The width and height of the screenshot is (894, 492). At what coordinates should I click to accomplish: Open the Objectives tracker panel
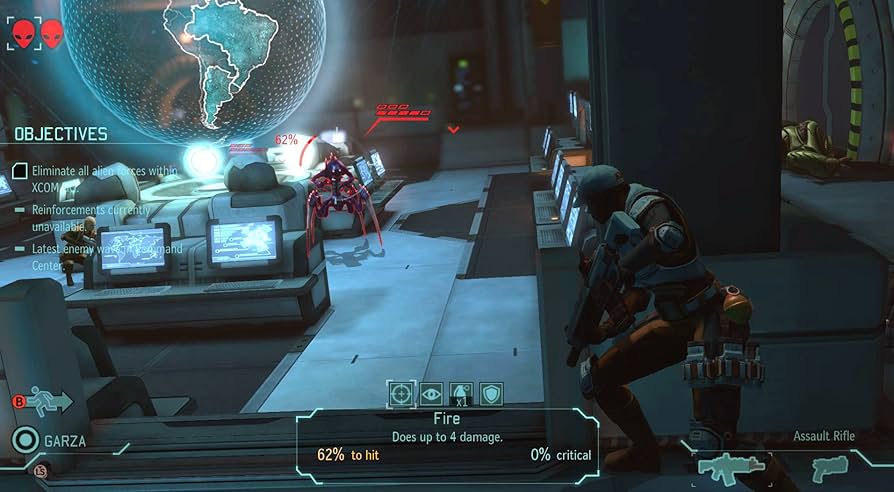61,133
